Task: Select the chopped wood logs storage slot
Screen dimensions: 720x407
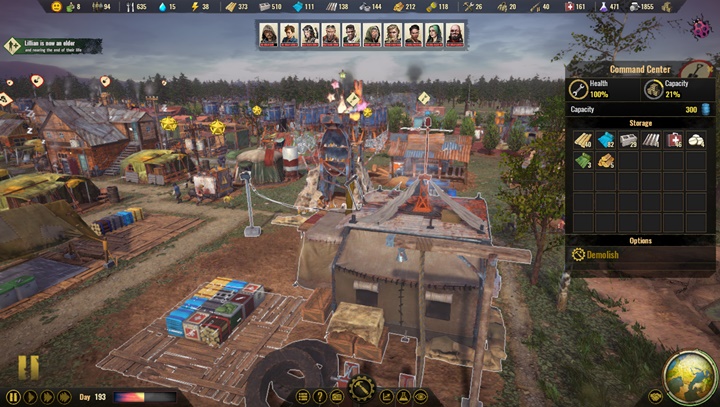Action: click(606, 160)
